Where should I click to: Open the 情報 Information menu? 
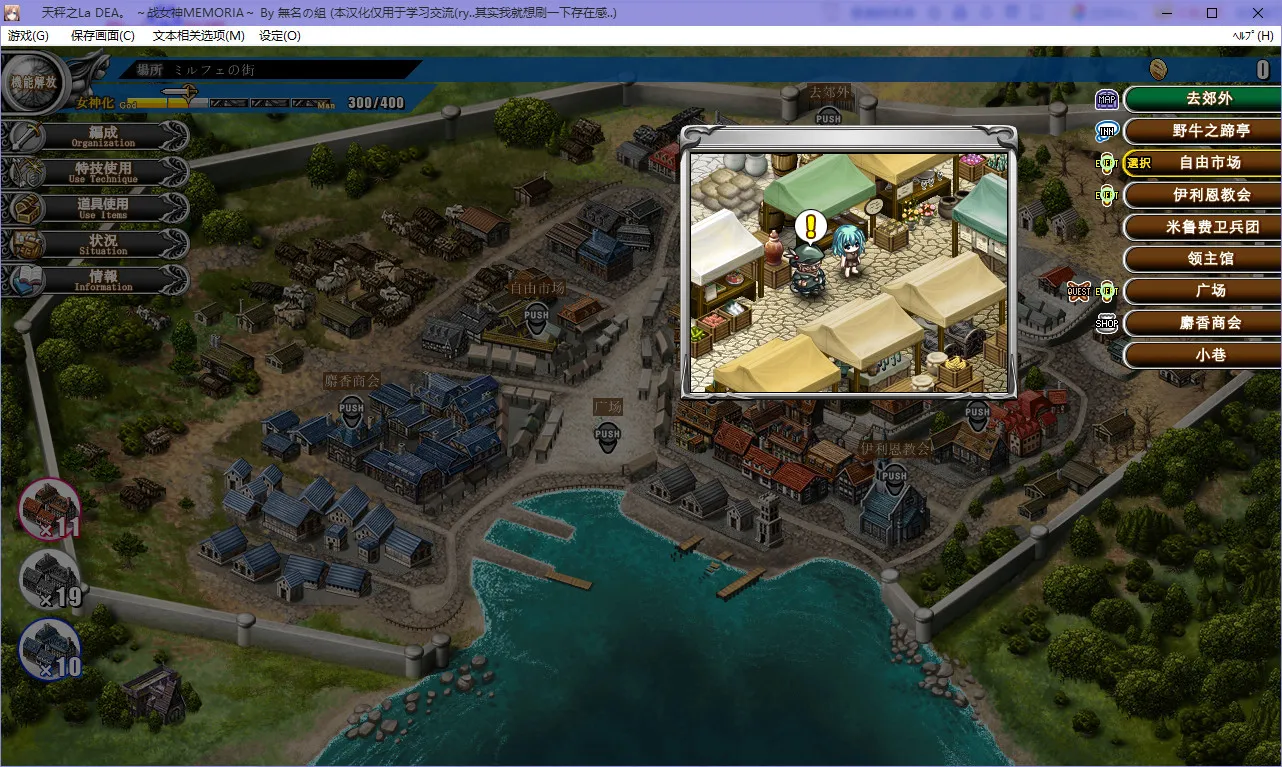[x=103, y=280]
